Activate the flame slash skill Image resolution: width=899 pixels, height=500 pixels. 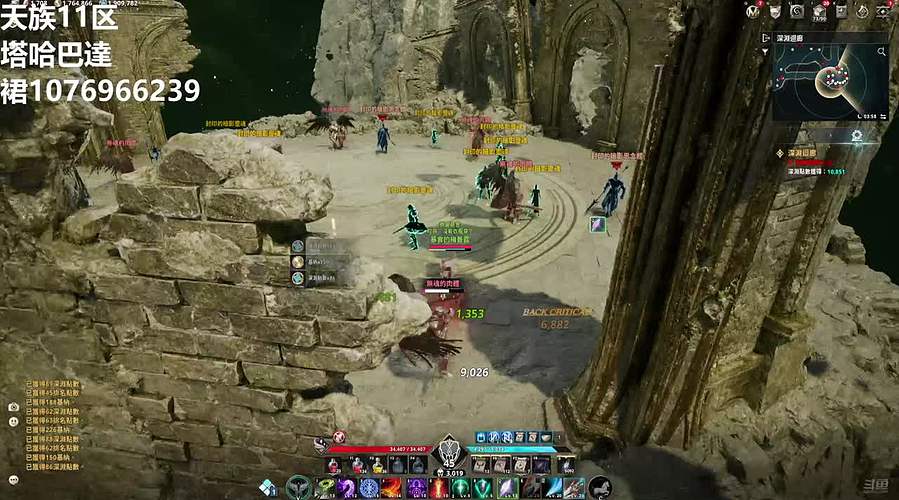392,488
